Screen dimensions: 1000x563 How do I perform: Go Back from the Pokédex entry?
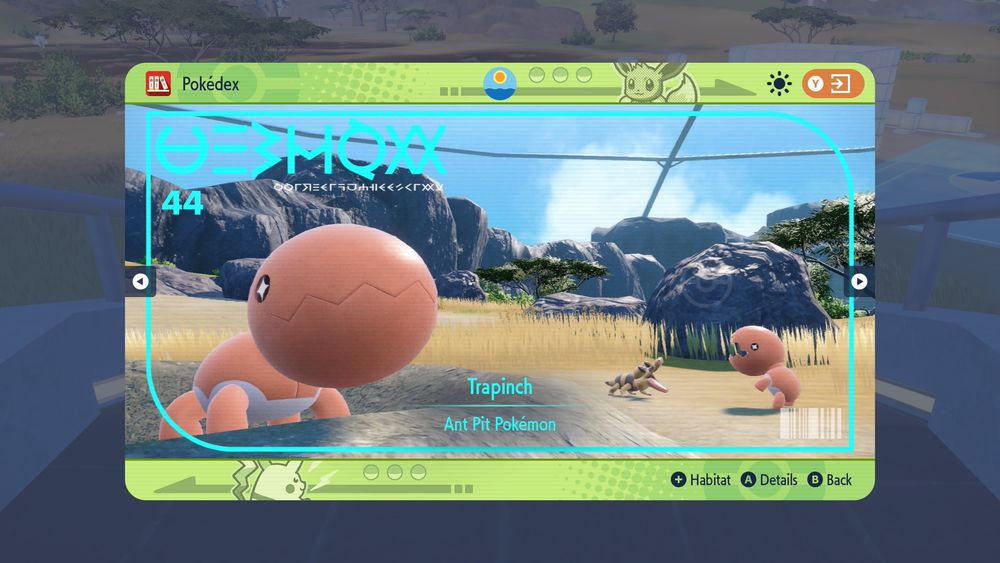click(829, 480)
